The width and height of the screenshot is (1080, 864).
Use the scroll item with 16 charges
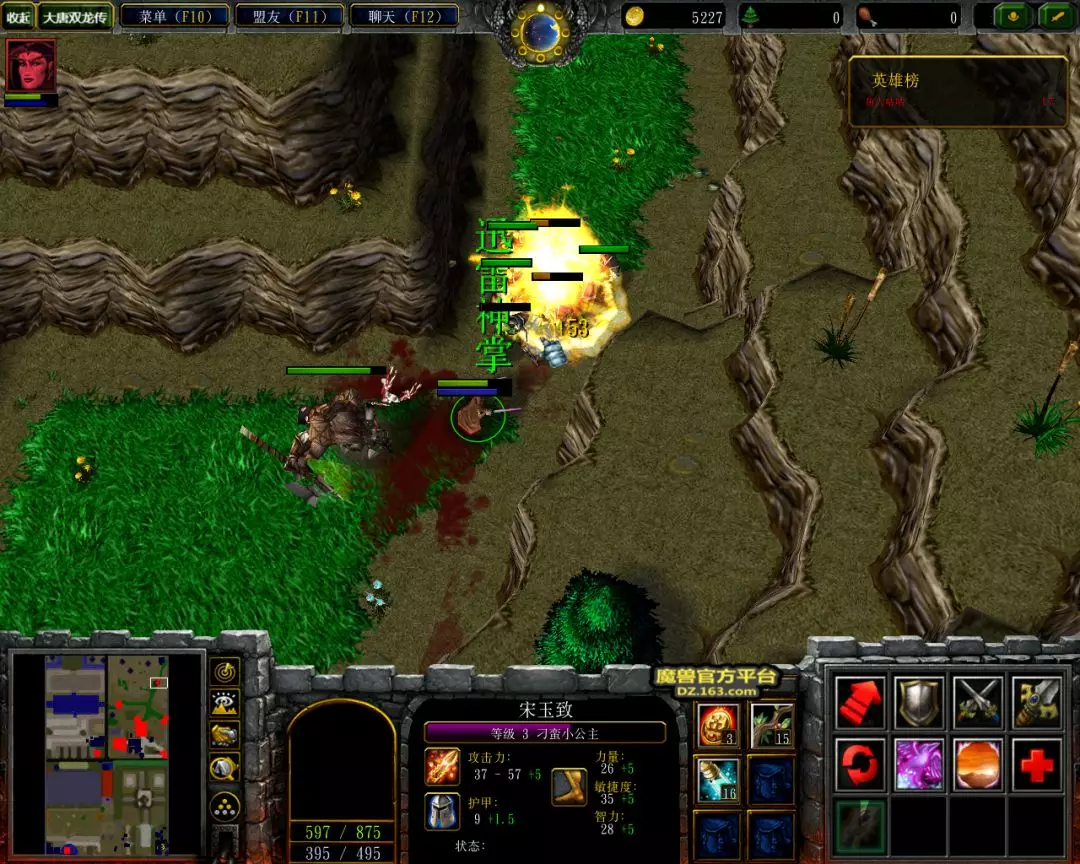tap(718, 779)
